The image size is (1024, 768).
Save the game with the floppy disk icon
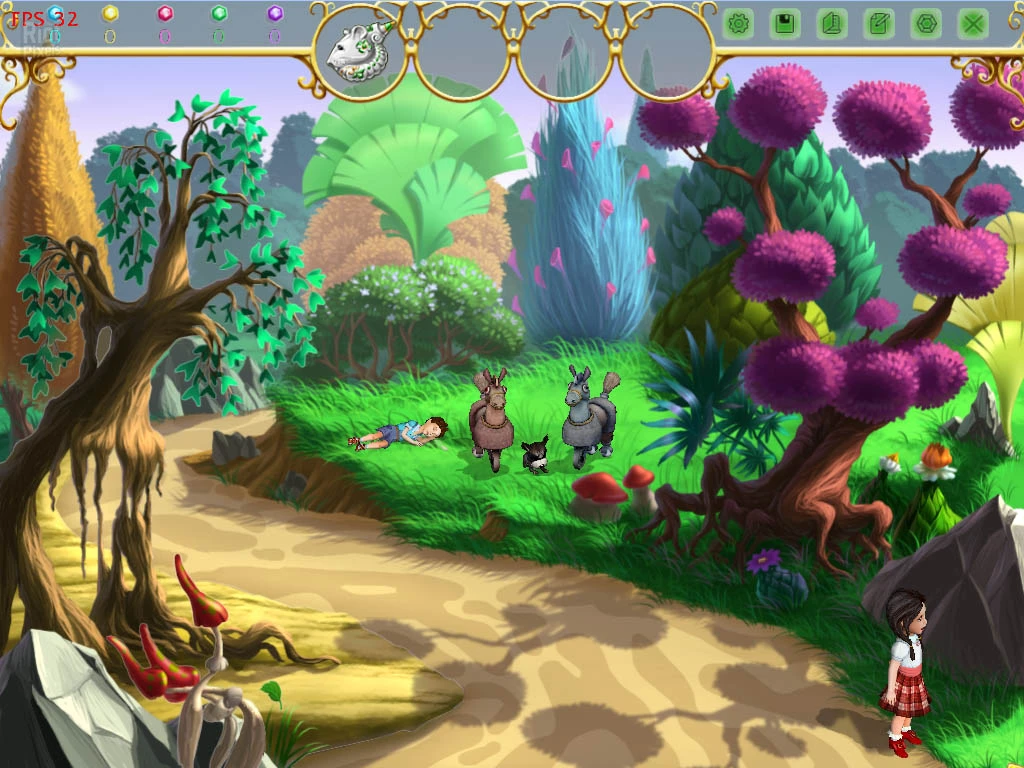click(785, 24)
